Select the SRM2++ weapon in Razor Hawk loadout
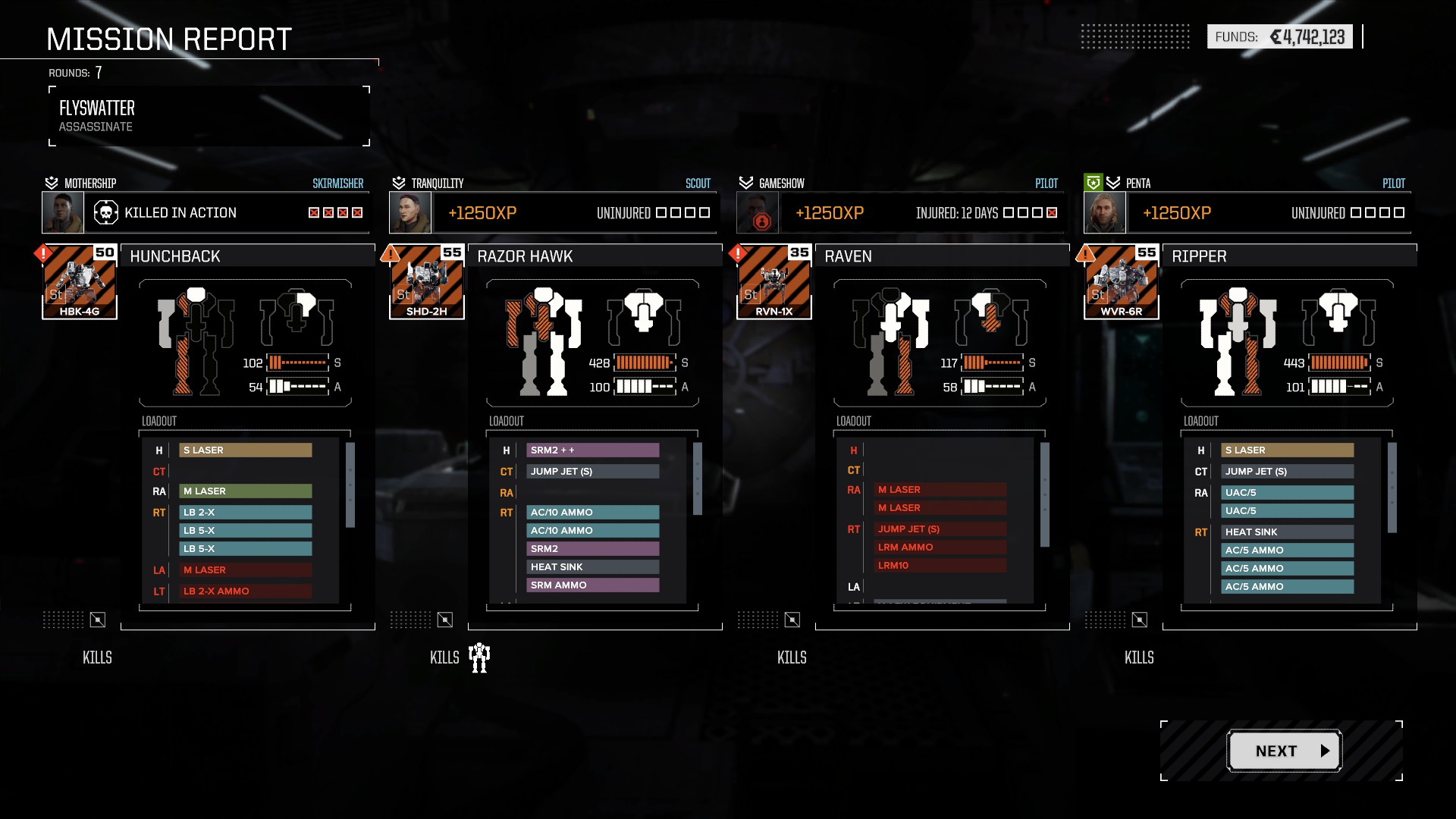This screenshot has height=819, width=1456. click(593, 450)
